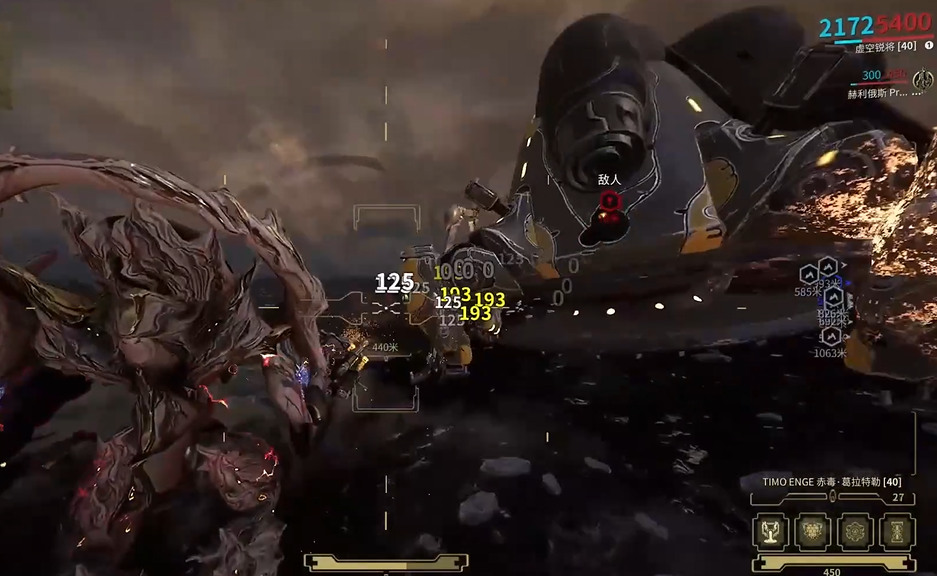Screen dimensions: 937x576
Task: Activate the shield-shaped second ability
Action: [812, 531]
